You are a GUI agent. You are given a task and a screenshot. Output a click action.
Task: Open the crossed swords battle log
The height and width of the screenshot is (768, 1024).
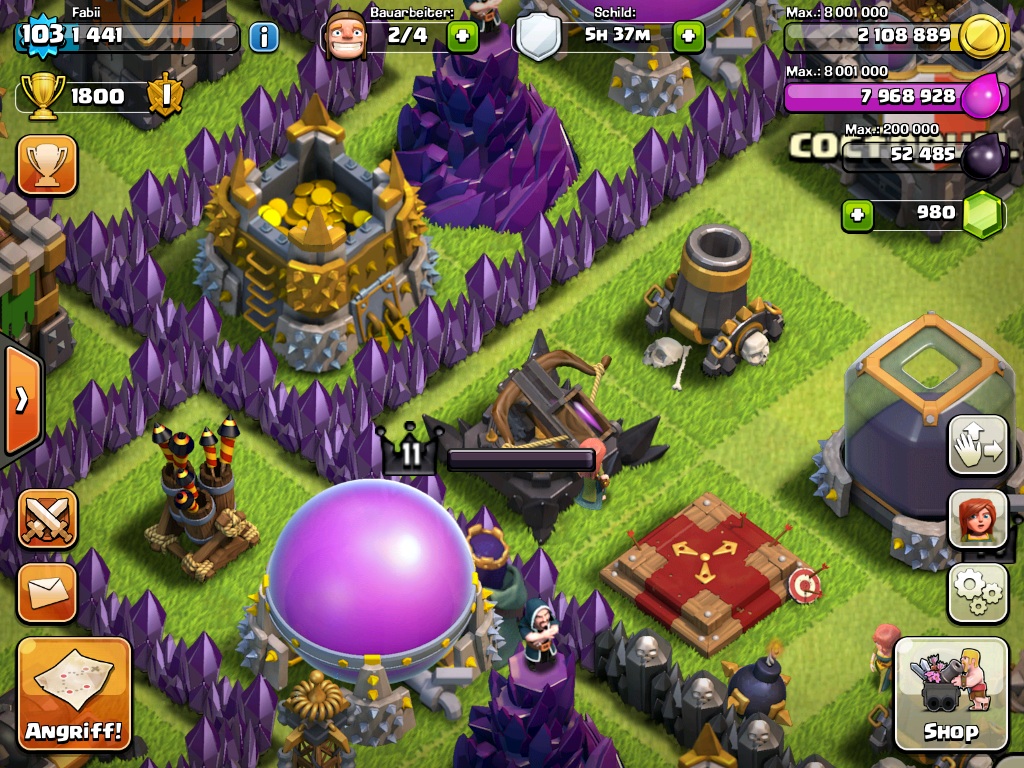coord(47,520)
